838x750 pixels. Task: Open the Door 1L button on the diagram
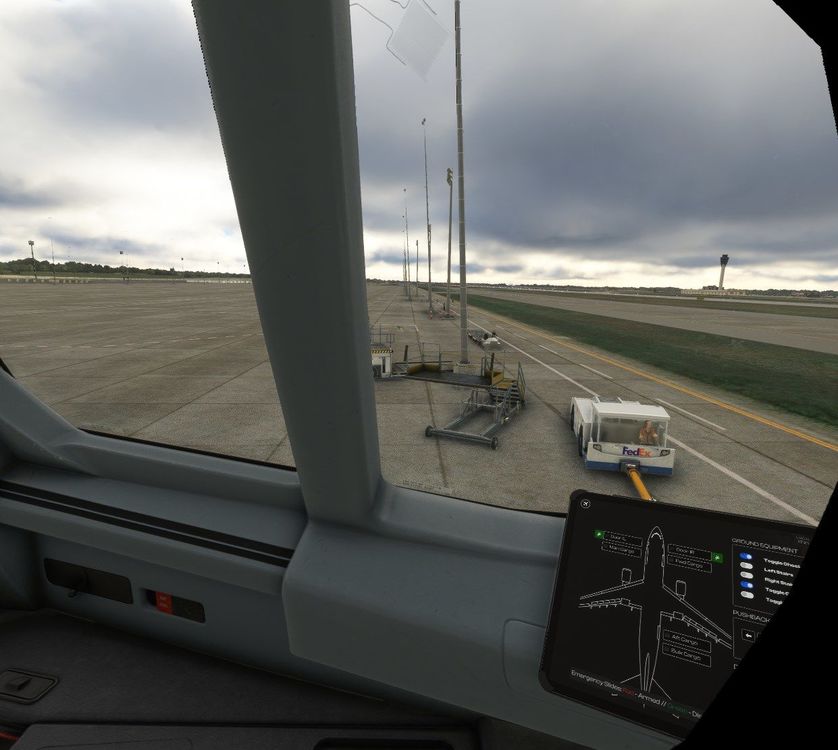623,538
